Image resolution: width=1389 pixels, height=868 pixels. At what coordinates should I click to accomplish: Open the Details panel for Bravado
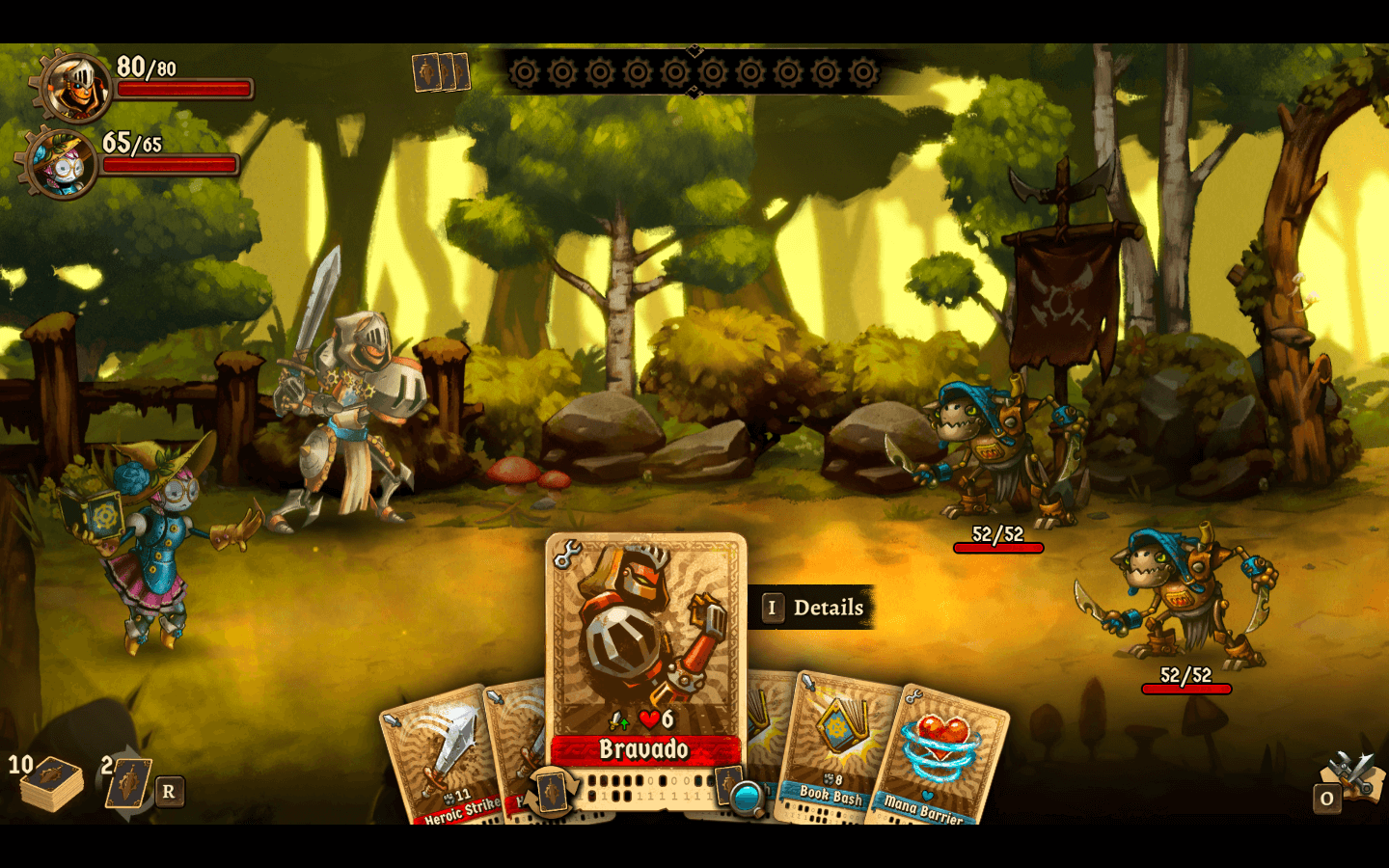coord(812,608)
